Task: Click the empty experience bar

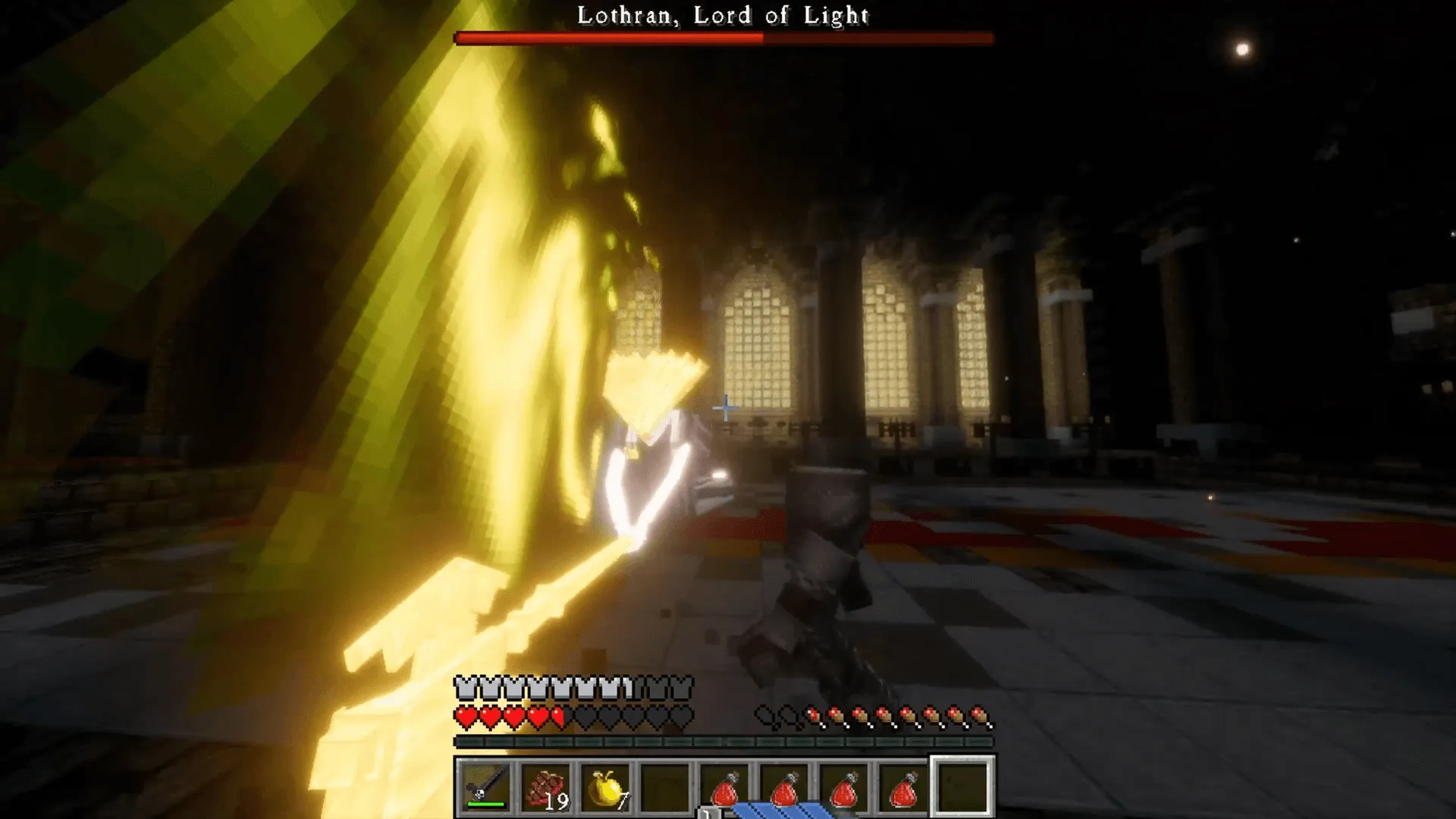Action: (x=728, y=740)
